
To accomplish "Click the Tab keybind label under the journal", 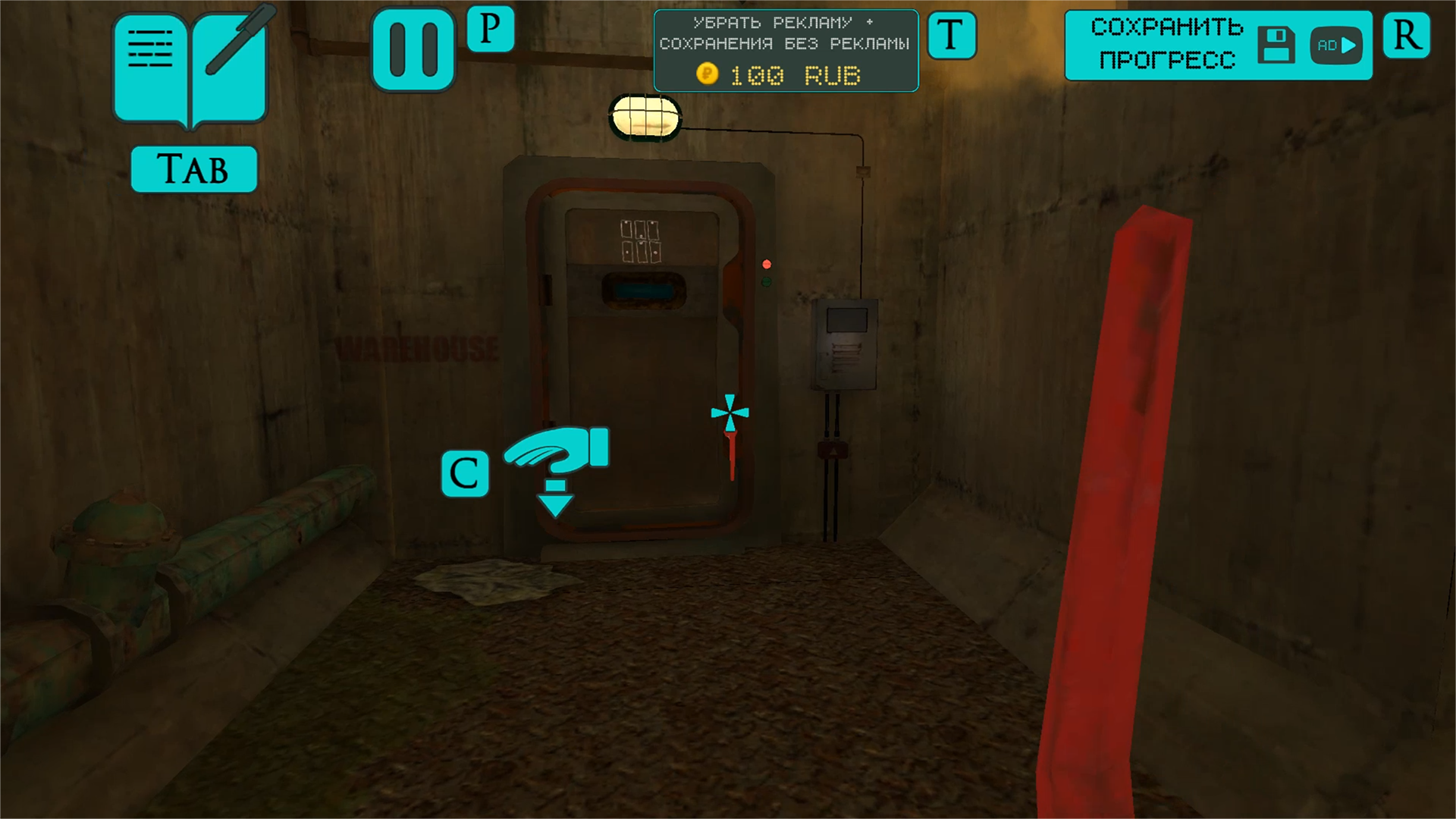I will 193,168.
